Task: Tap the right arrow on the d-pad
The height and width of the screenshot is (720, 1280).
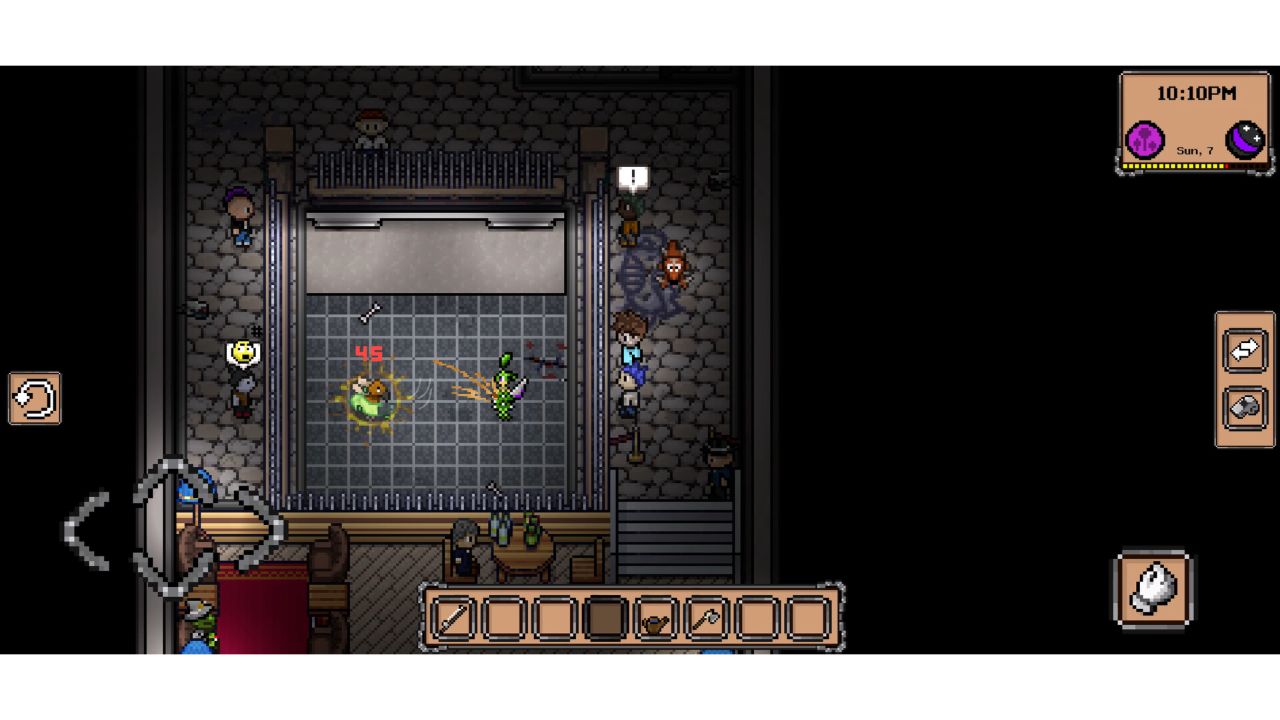Action: point(262,530)
